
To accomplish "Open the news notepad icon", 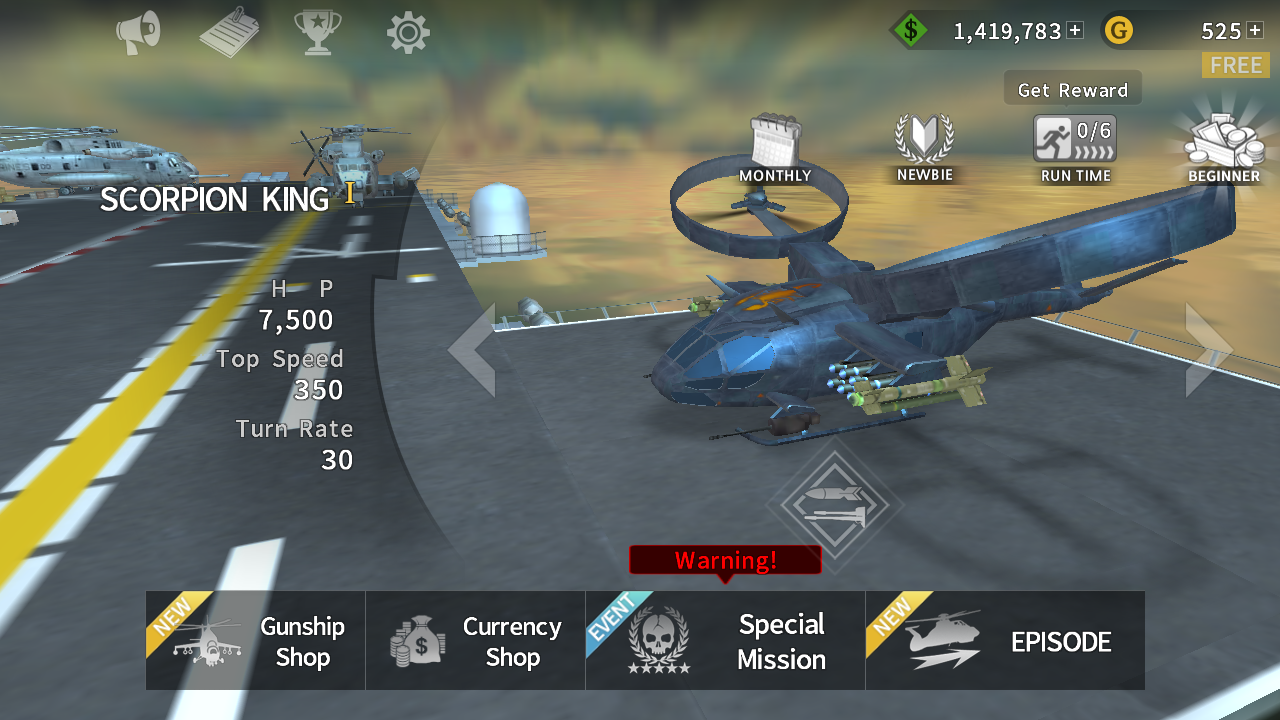I will (227, 31).
